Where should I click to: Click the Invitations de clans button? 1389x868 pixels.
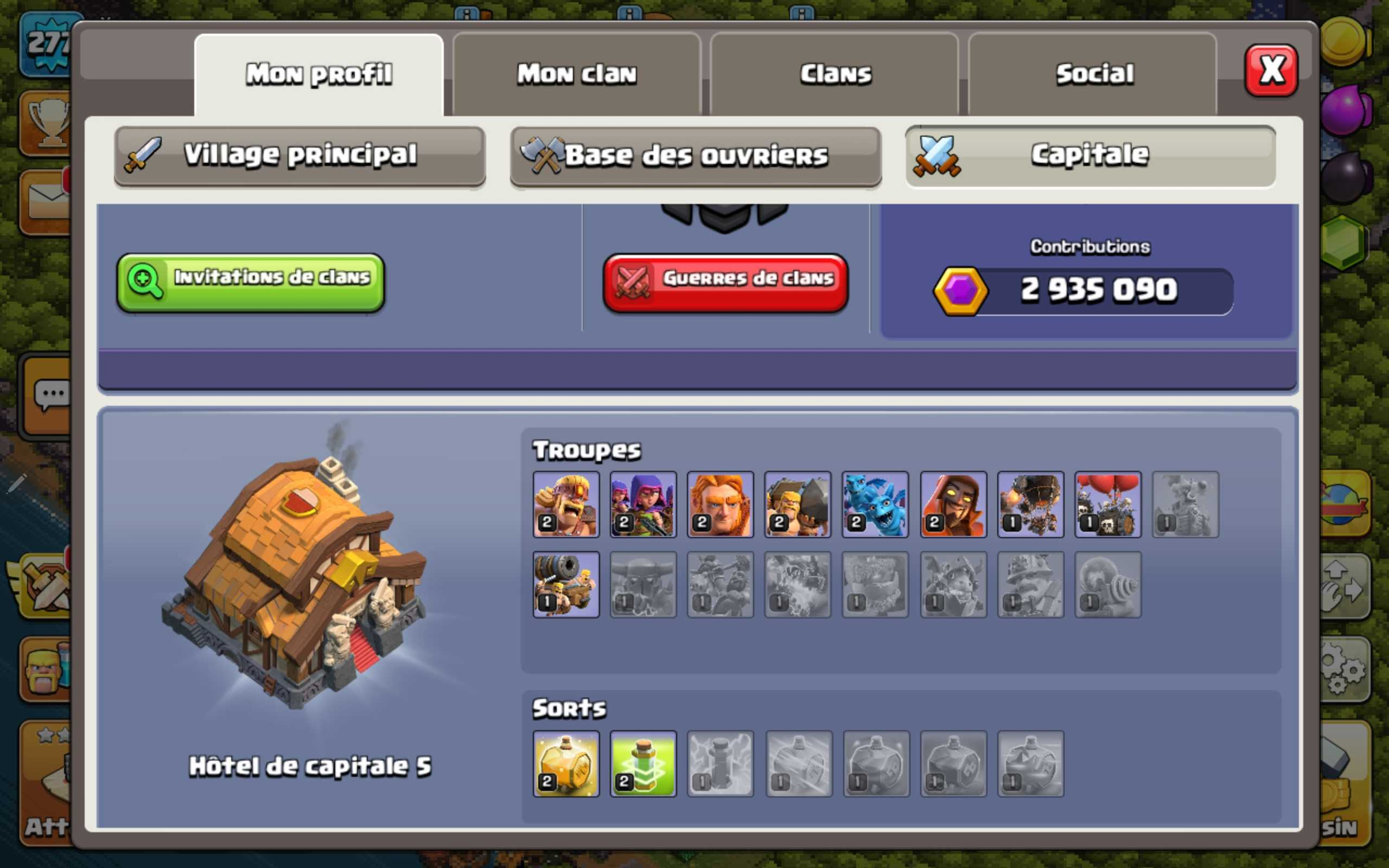[x=251, y=279]
